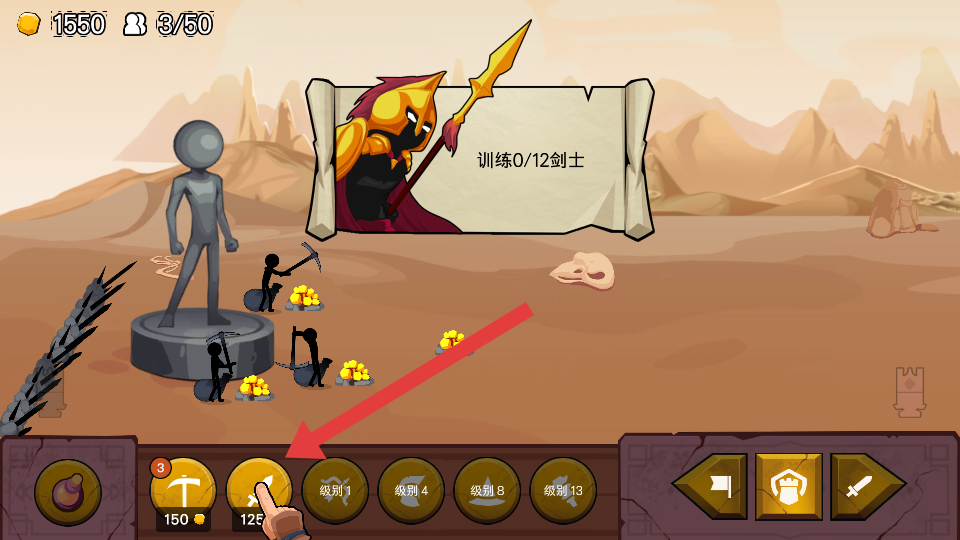Select the locked unit slot labeled 级别 8
Screen dimensions: 960x540
[x=487, y=490]
